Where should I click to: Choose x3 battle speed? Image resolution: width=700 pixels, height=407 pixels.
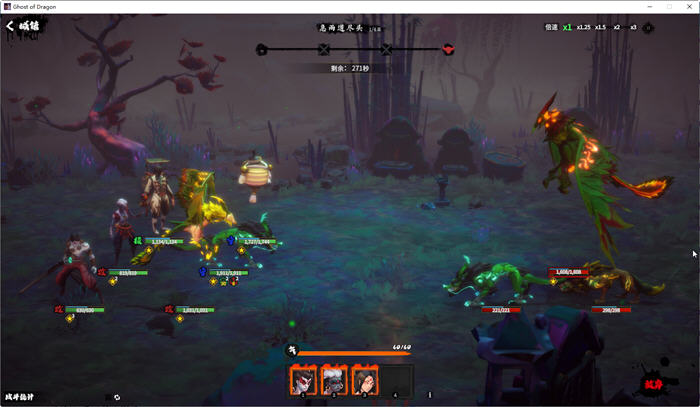point(633,27)
